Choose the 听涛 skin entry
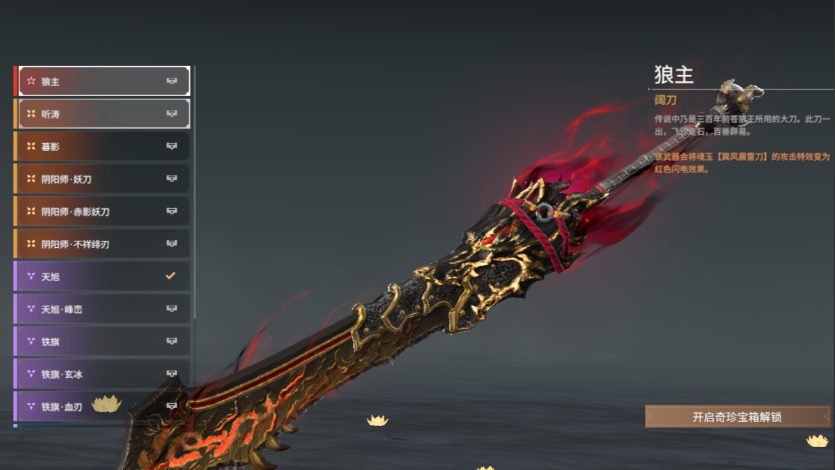The height and width of the screenshot is (470, 835). 102,114
